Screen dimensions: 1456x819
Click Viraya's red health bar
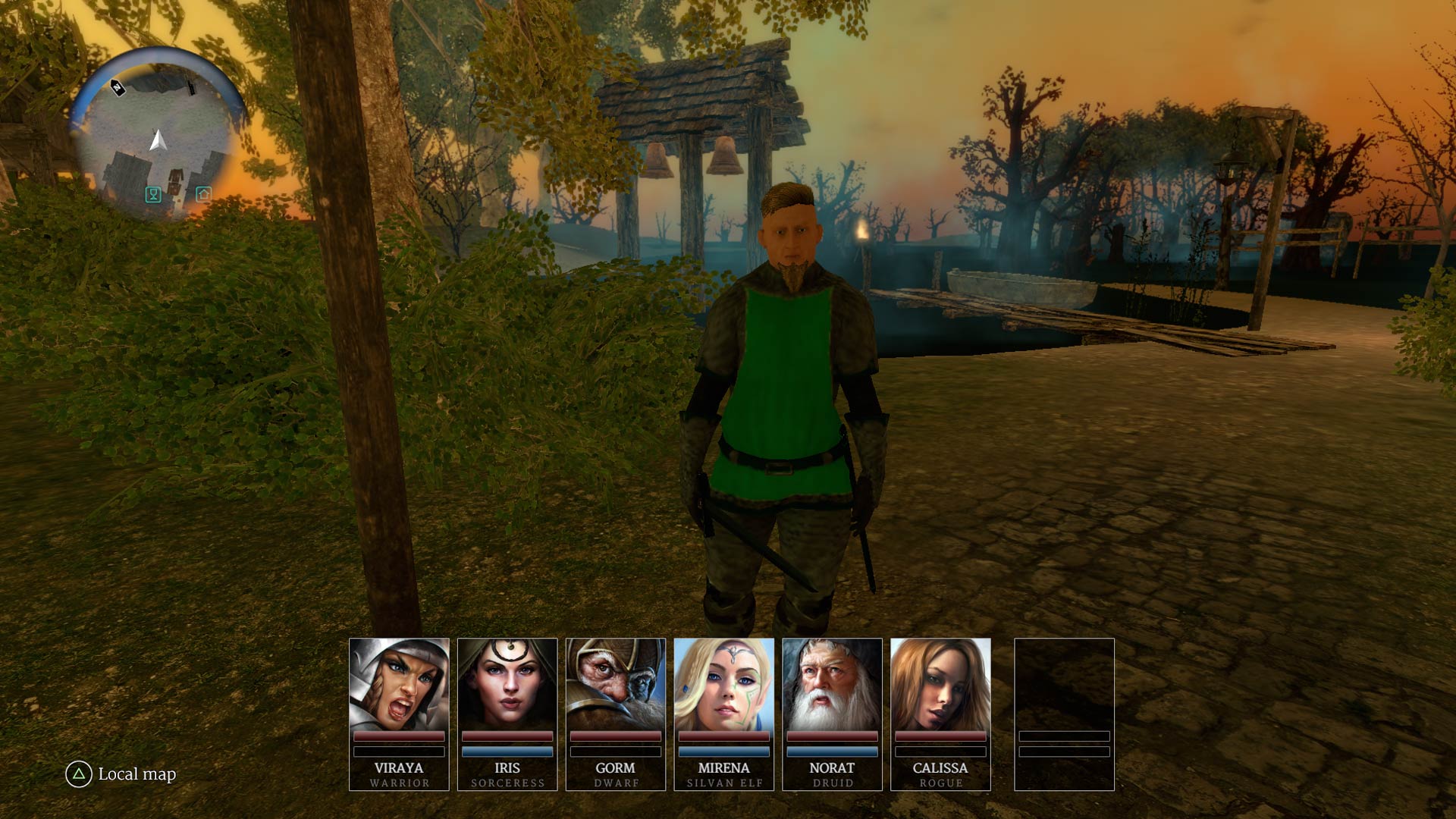pos(399,737)
